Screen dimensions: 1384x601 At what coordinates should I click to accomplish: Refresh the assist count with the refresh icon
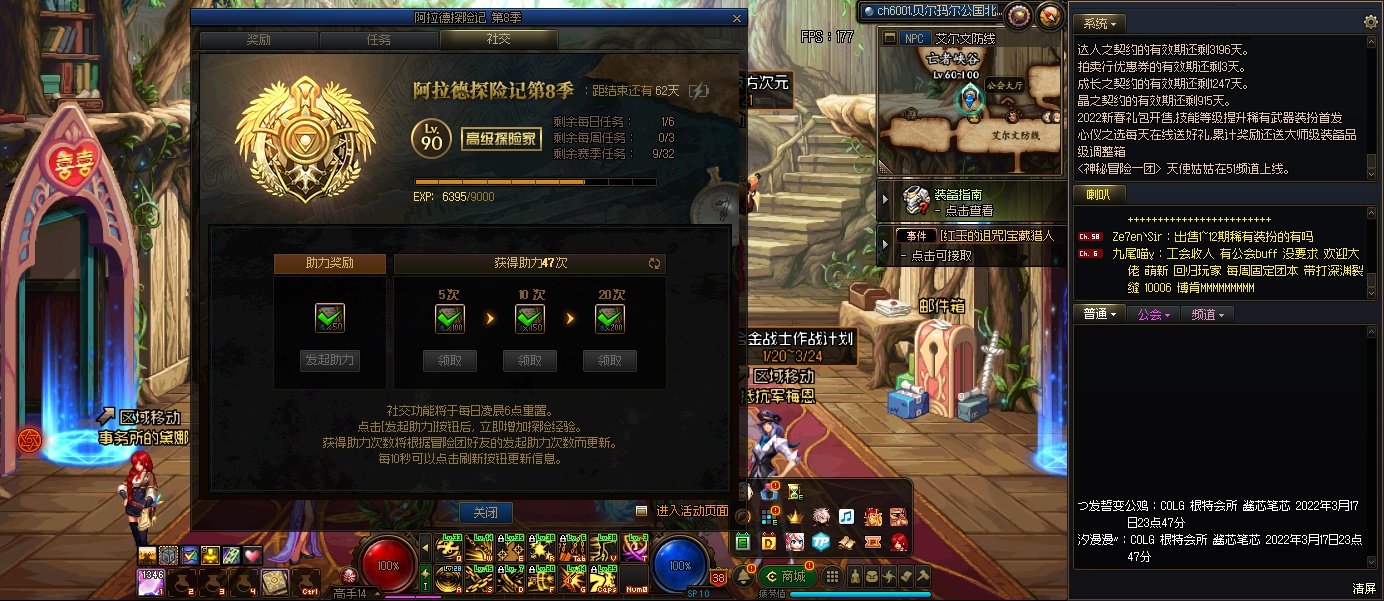655,264
